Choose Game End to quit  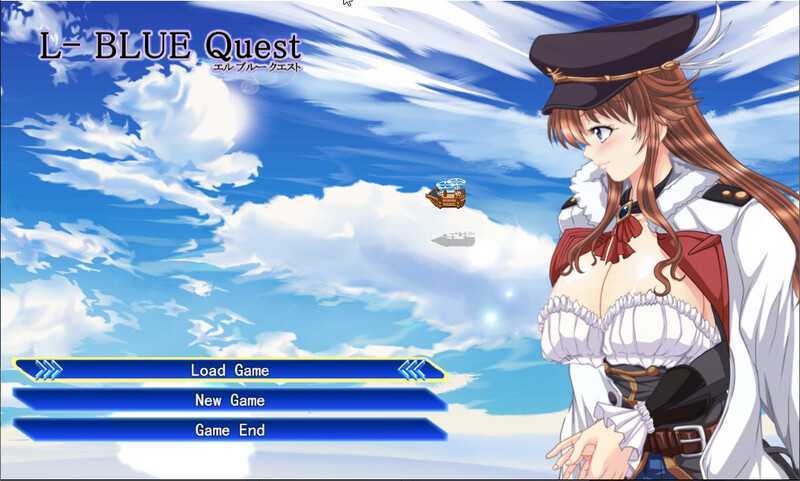click(230, 430)
